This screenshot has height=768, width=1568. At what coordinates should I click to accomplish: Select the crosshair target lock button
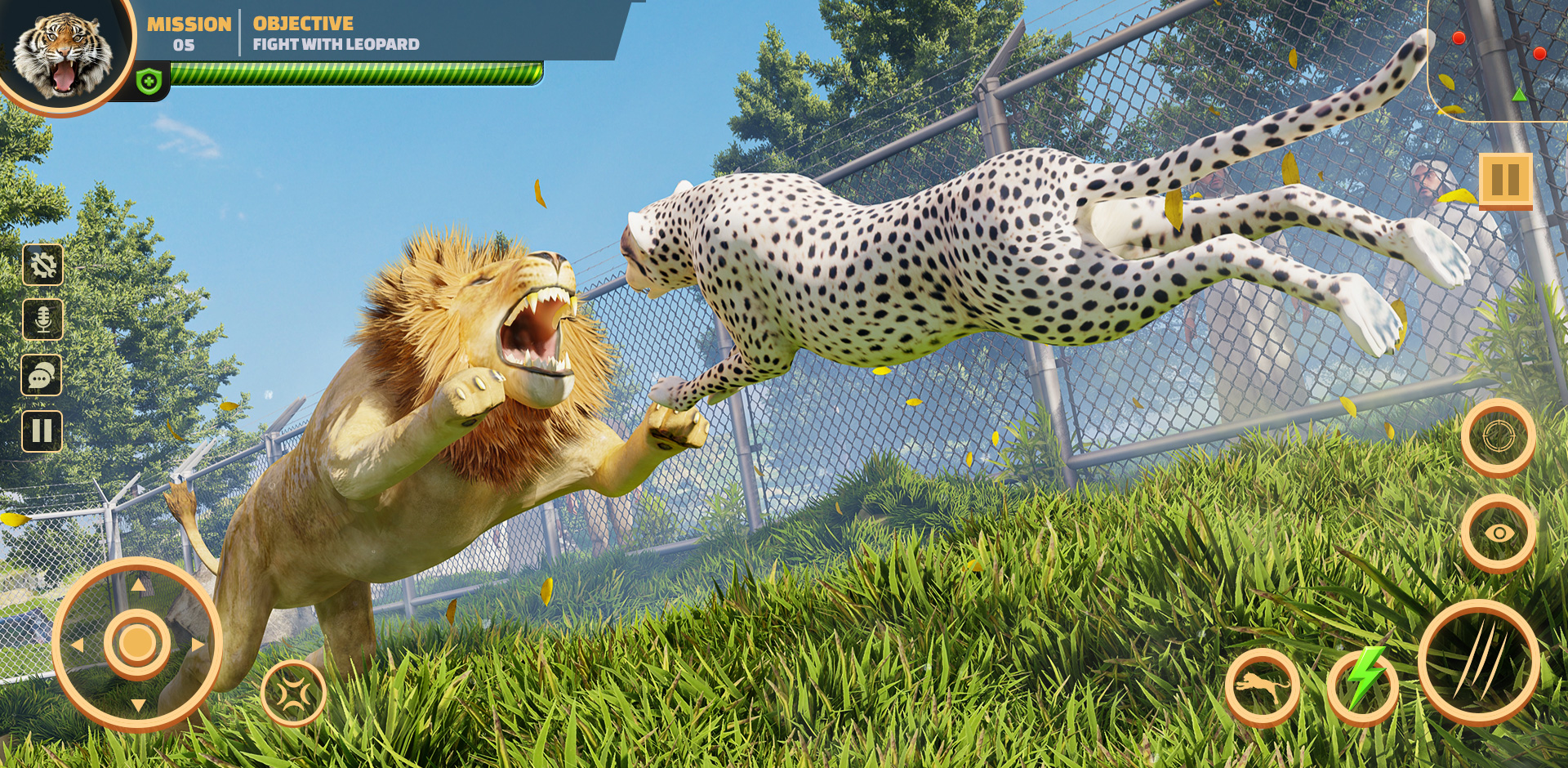coord(1499,437)
